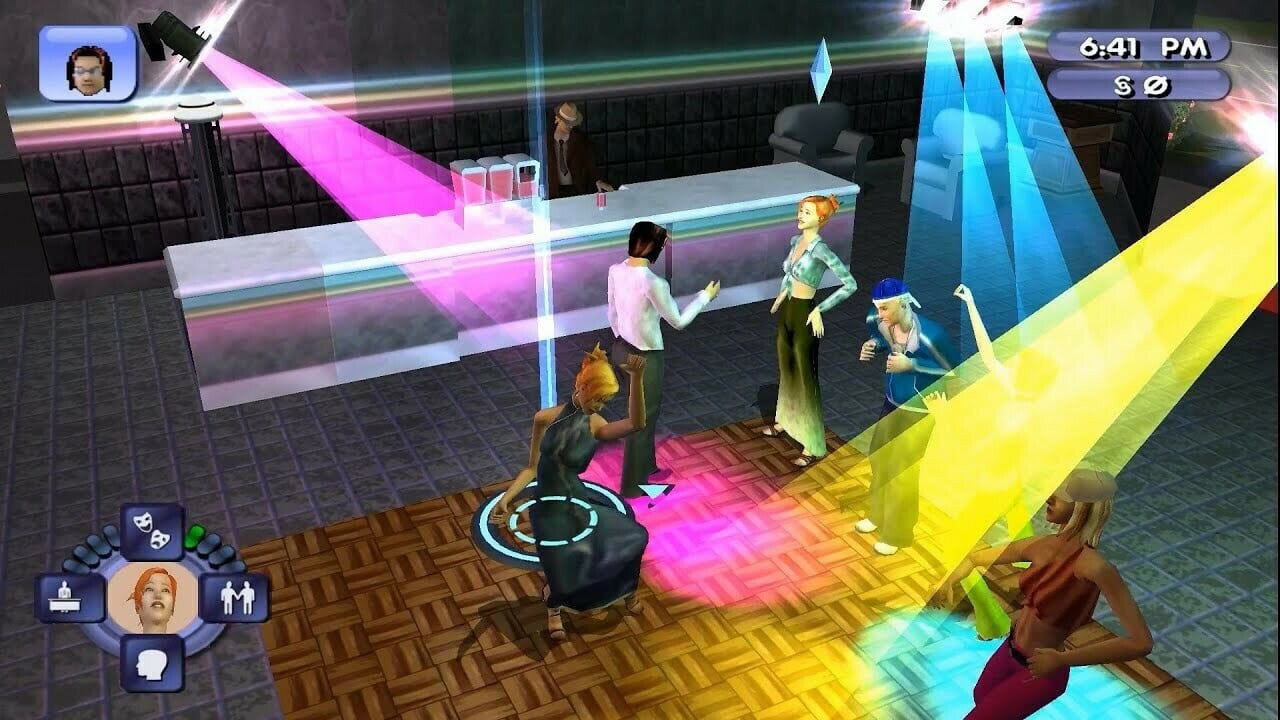Open the Moods panel via drama masks icon
The image size is (1280, 720).
click(150, 530)
